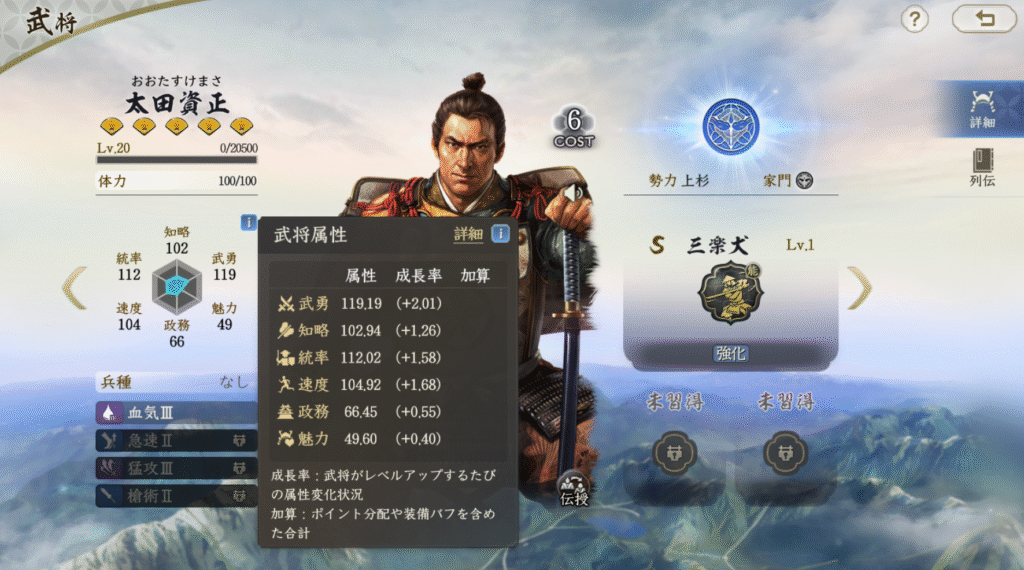
Task: Click the 家門 family crest icon
Action: (x=804, y=181)
